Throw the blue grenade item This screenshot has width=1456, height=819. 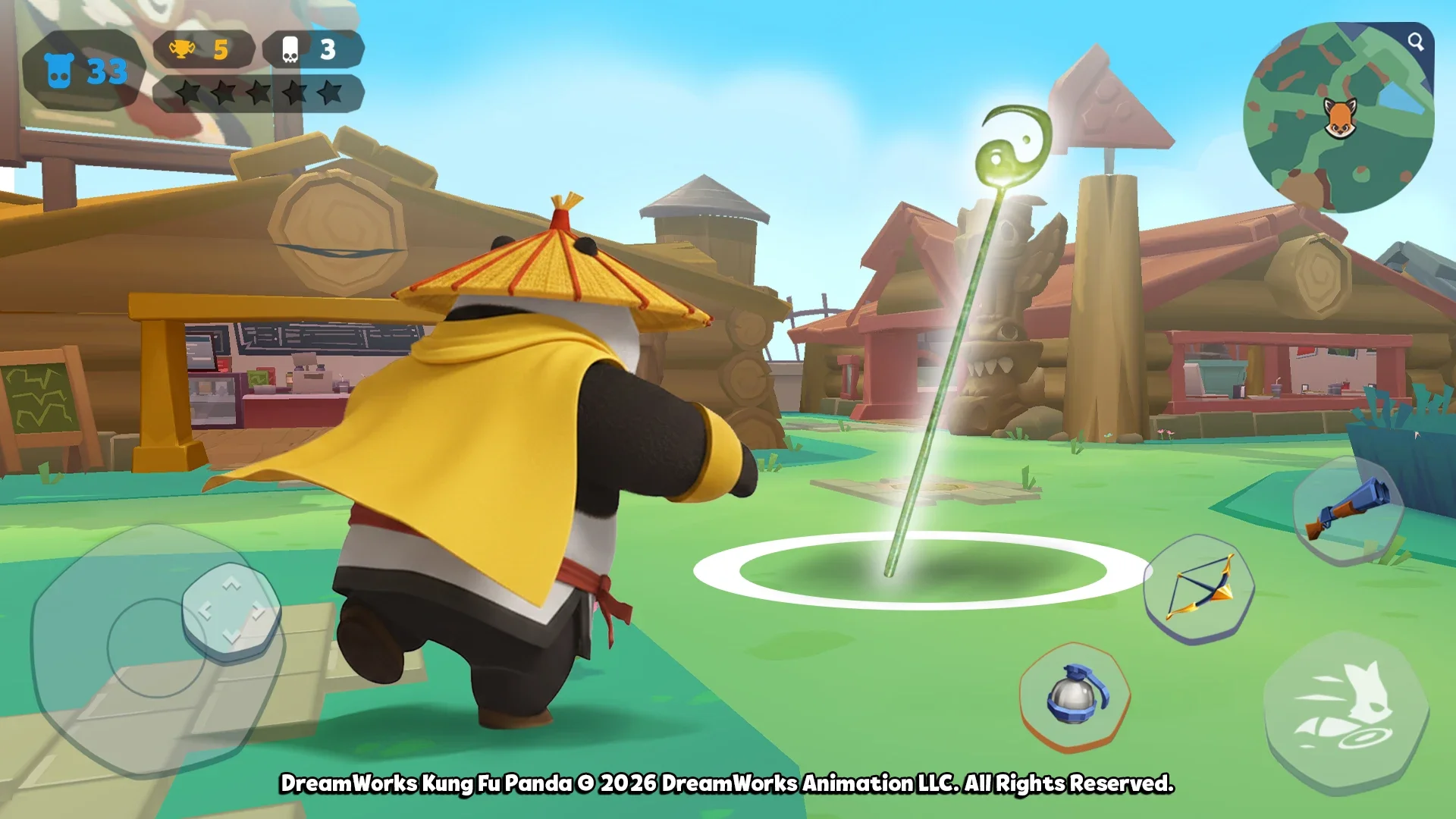(x=1075, y=695)
